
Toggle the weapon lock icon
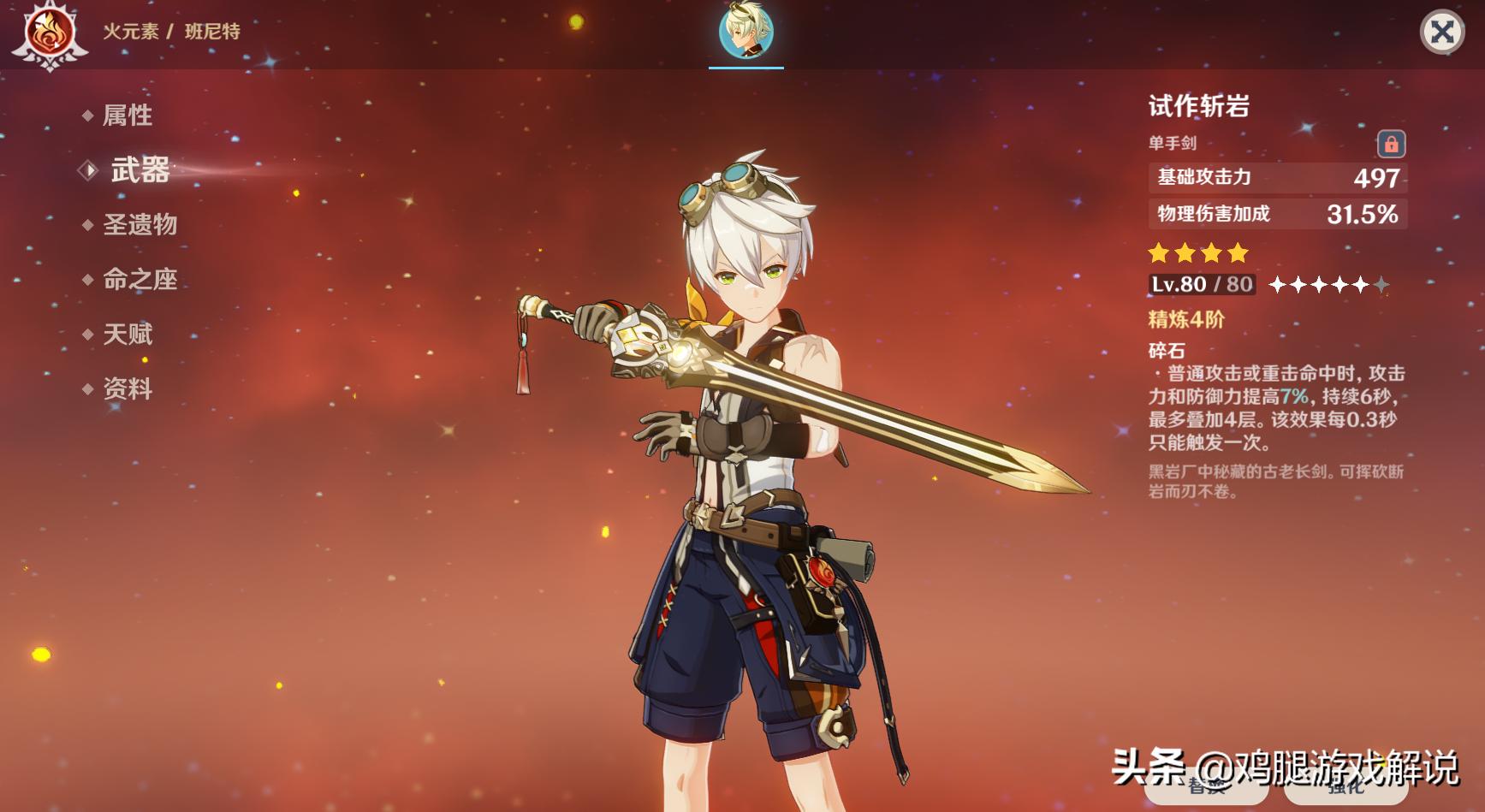coord(1391,144)
